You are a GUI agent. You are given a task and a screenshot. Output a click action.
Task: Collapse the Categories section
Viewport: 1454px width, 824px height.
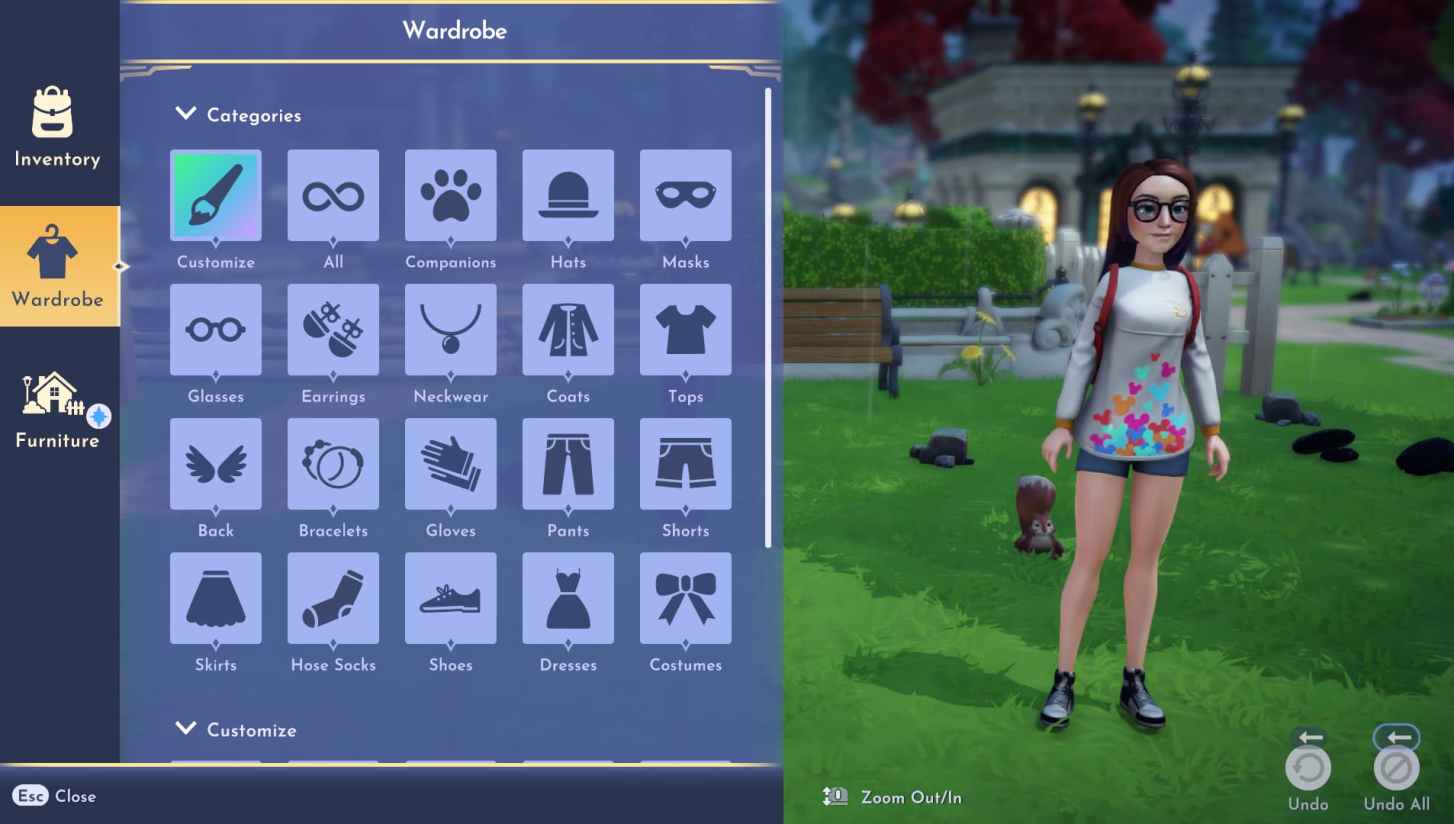tap(185, 114)
